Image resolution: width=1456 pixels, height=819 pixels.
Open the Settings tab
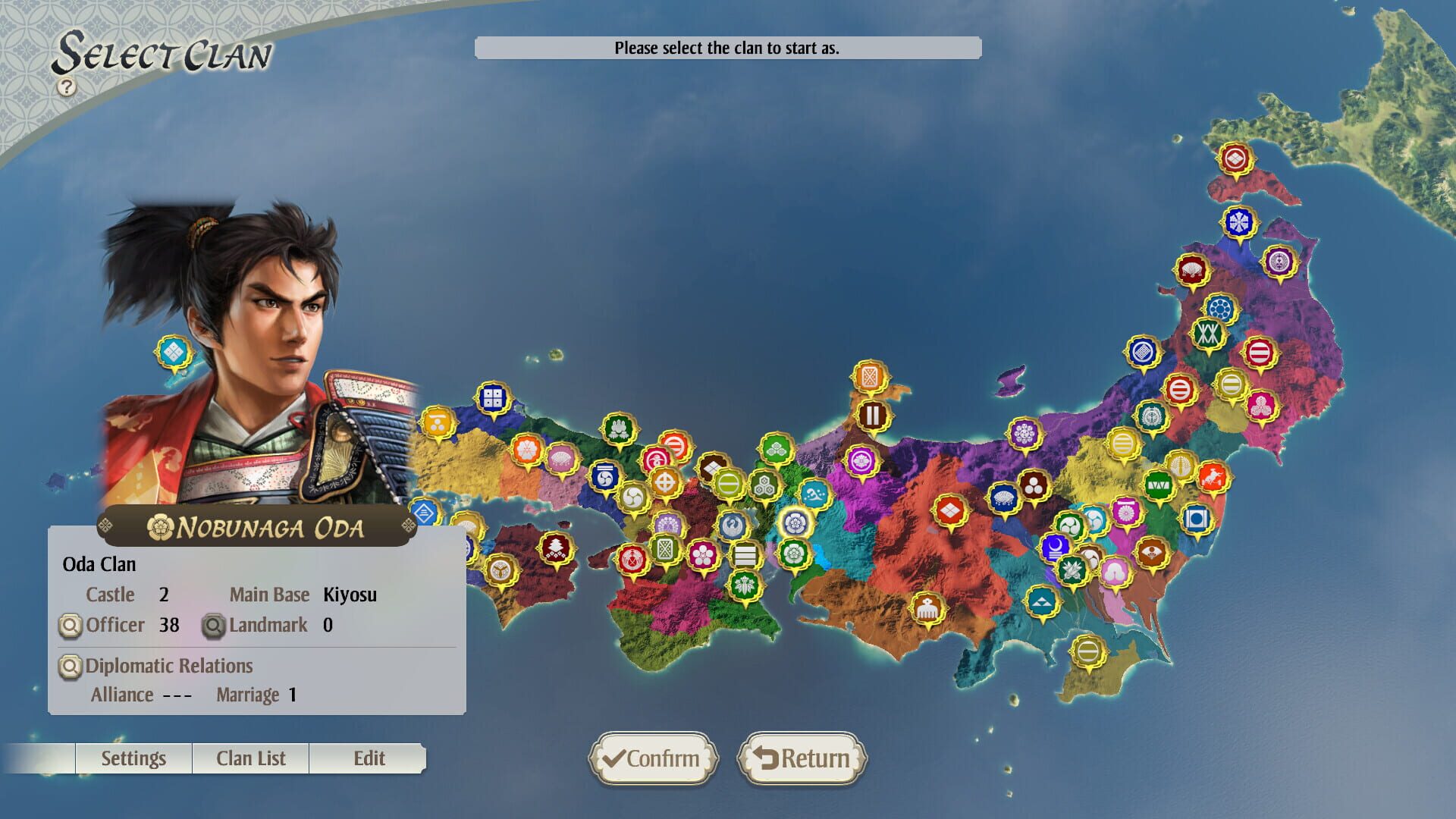133,758
